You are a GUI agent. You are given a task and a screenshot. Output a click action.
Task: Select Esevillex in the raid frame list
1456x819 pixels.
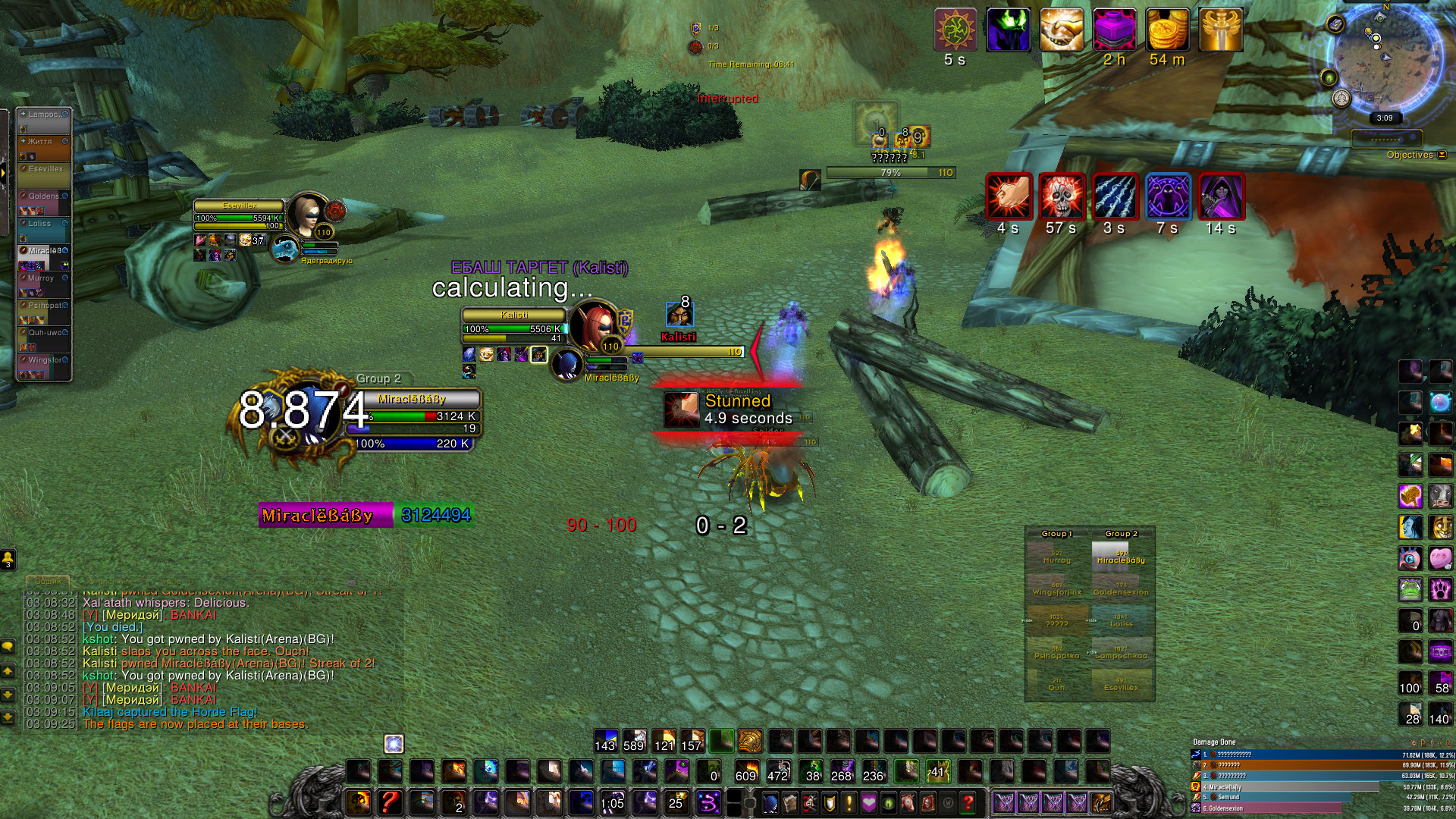point(44,174)
